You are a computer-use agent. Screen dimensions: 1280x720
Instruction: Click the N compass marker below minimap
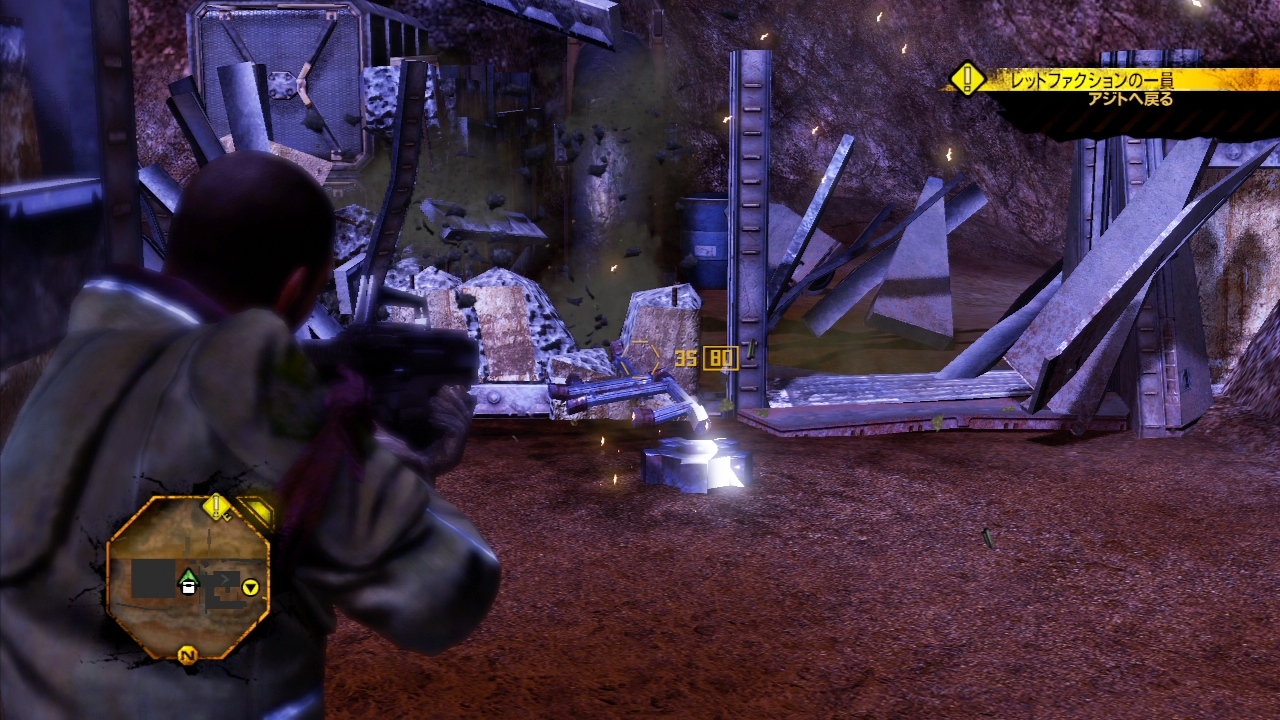pos(186,655)
